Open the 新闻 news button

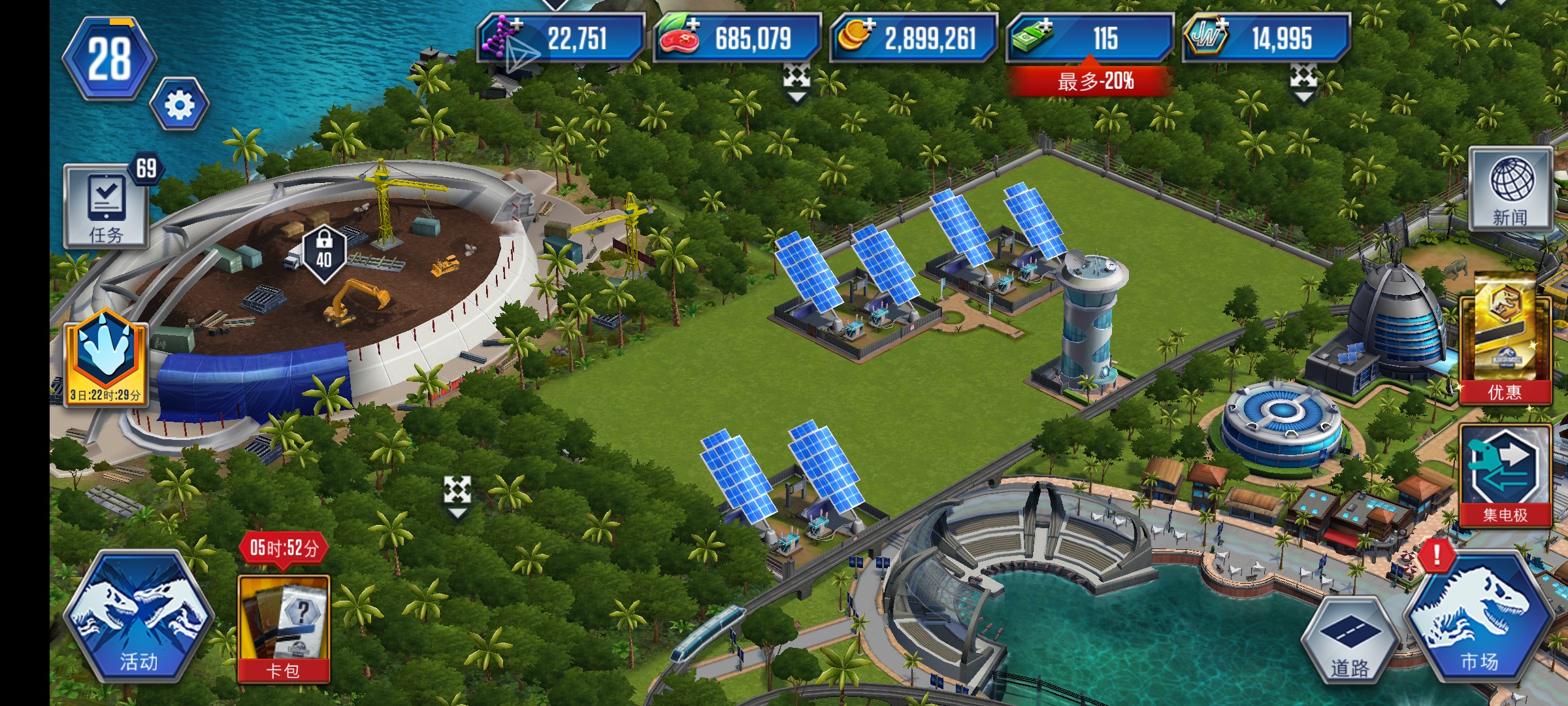tap(1511, 190)
